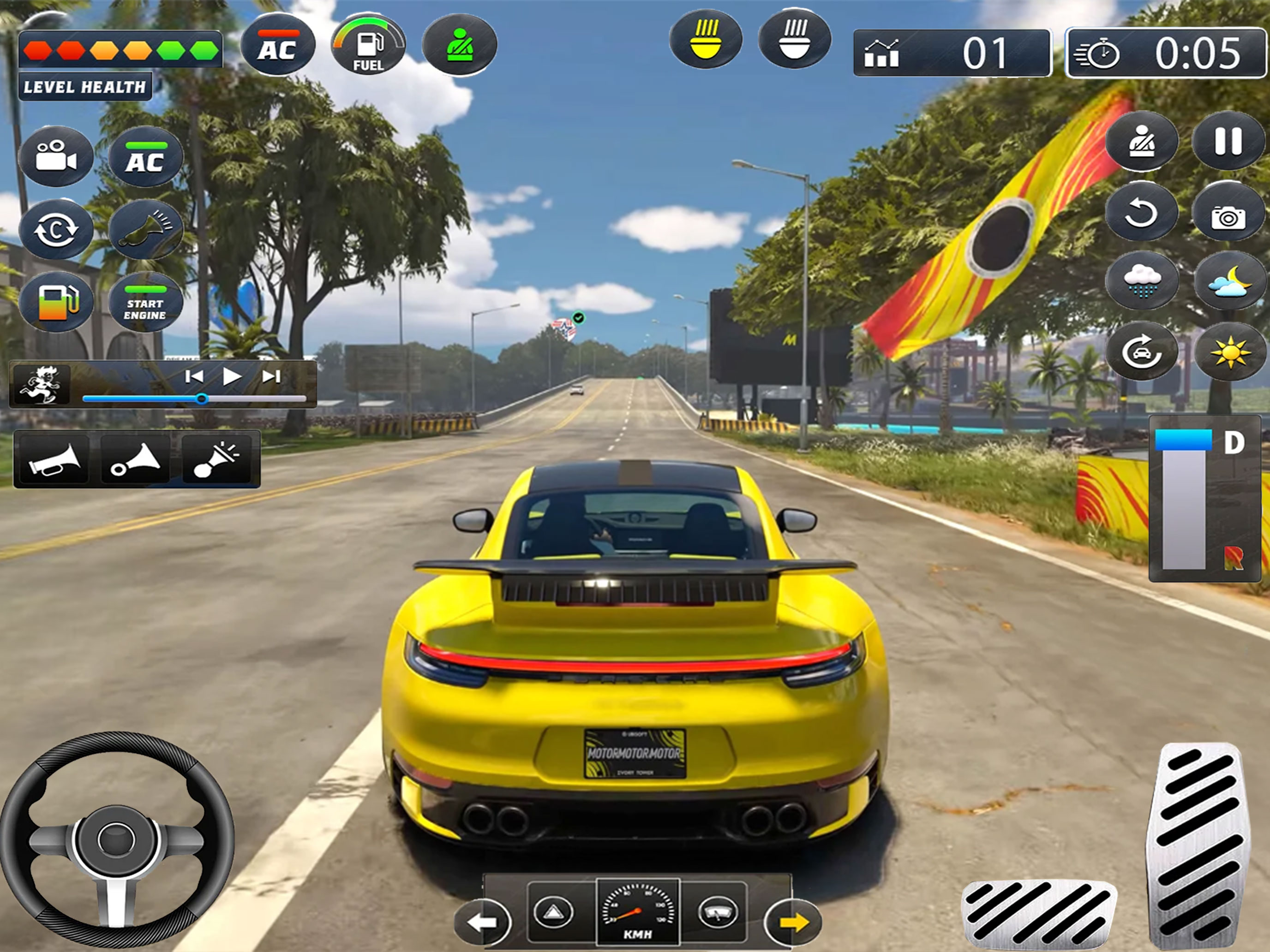Image resolution: width=1270 pixels, height=952 pixels.
Task: Switch to rainy weather
Action: (x=1142, y=281)
